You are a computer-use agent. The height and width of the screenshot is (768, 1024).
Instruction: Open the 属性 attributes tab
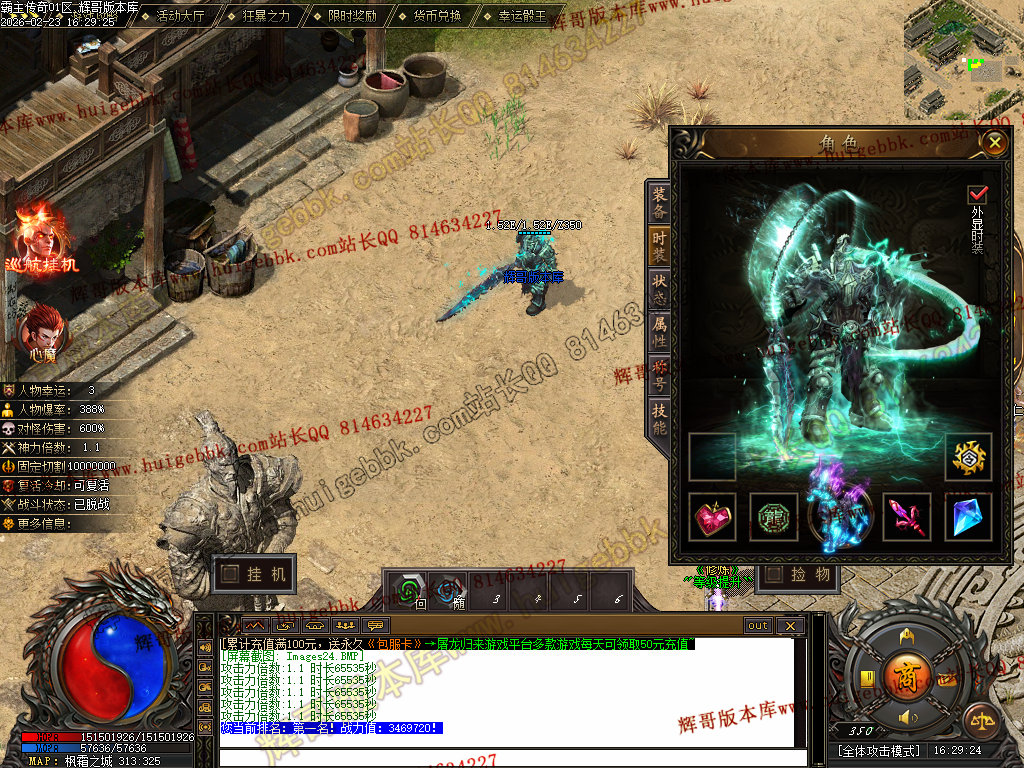[659, 332]
